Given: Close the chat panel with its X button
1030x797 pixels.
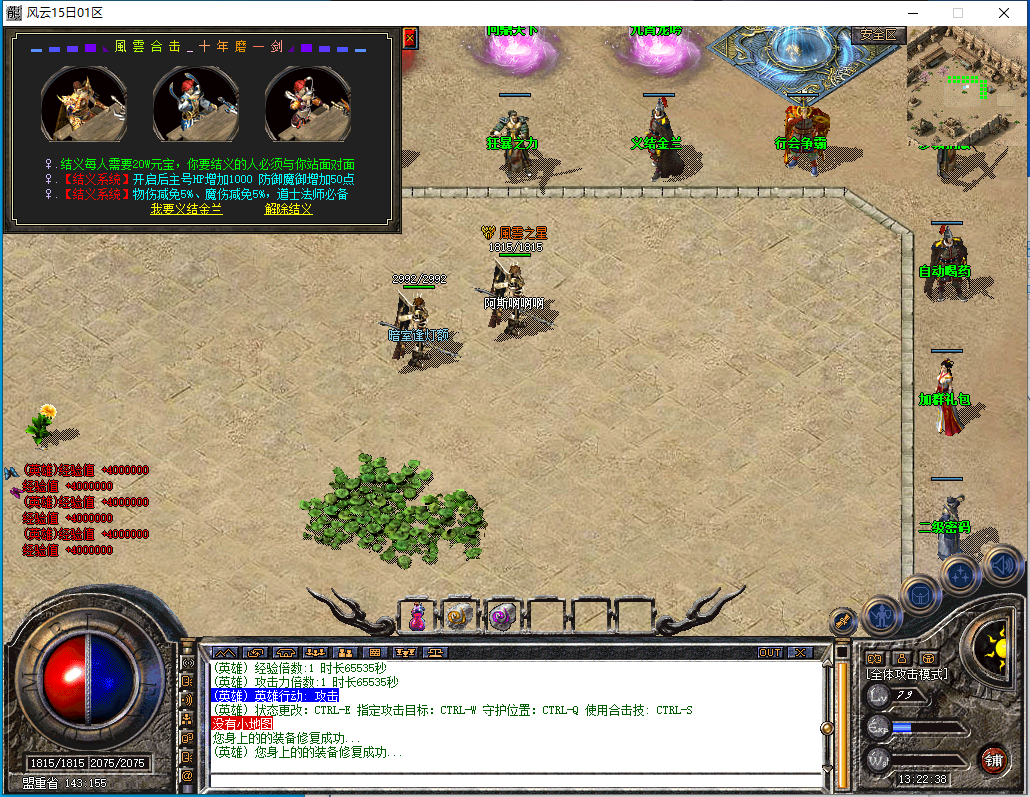Looking at the screenshot, I should [800, 652].
